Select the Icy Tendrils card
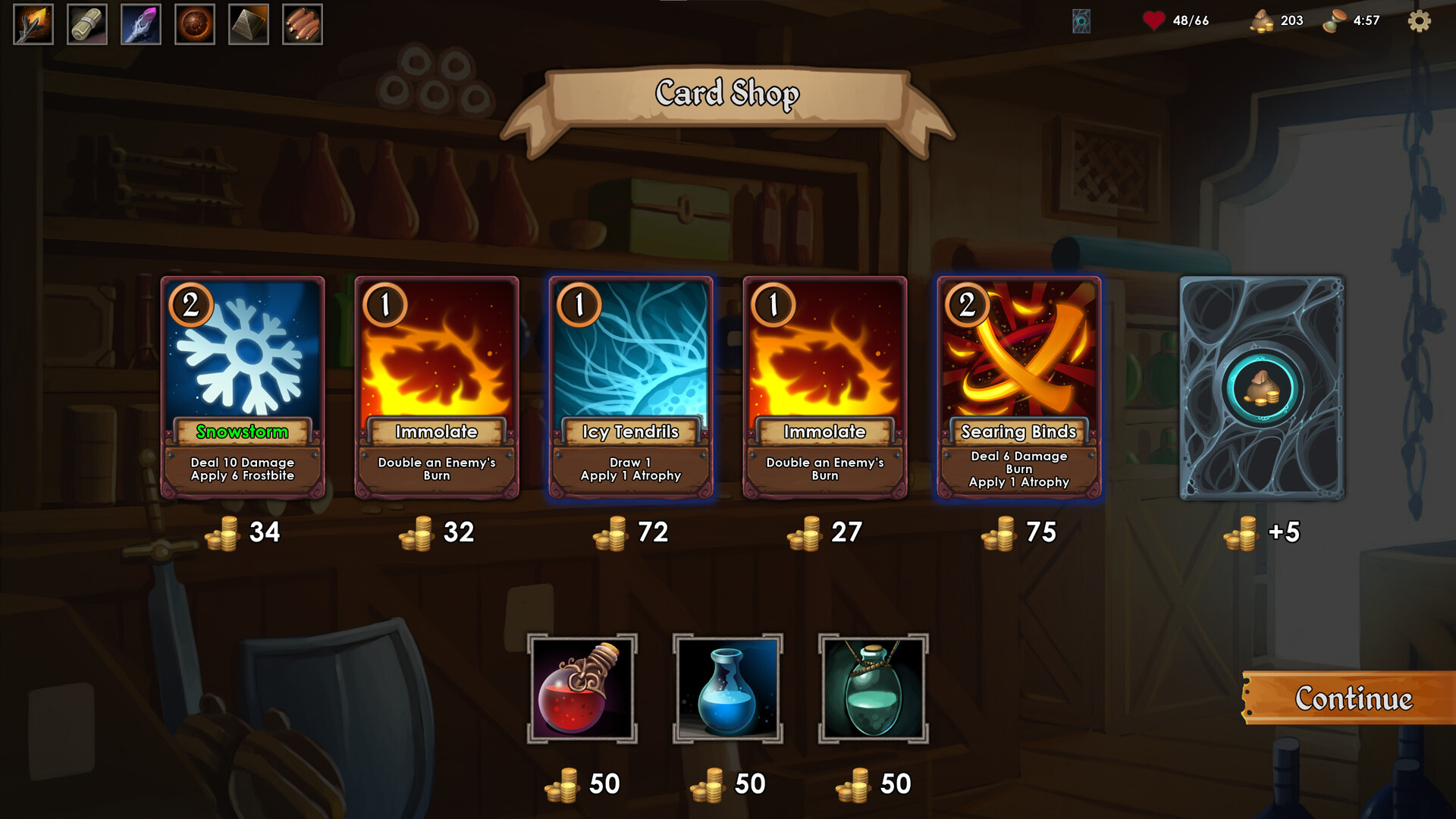 (x=630, y=387)
